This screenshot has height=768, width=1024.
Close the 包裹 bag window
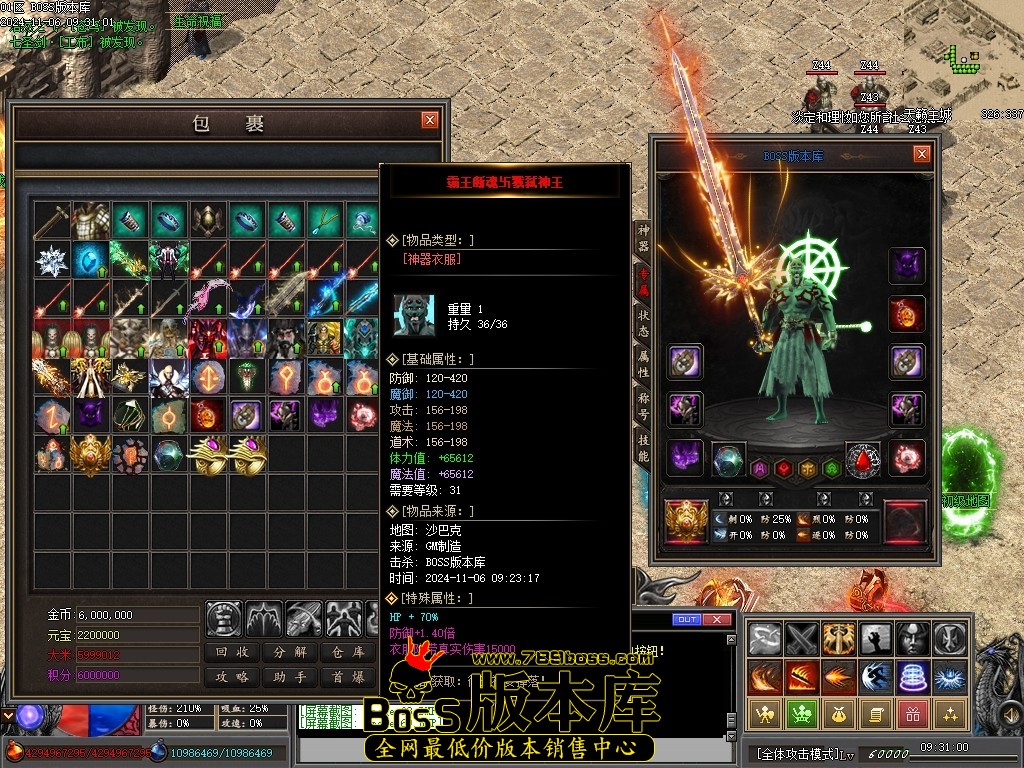point(430,120)
